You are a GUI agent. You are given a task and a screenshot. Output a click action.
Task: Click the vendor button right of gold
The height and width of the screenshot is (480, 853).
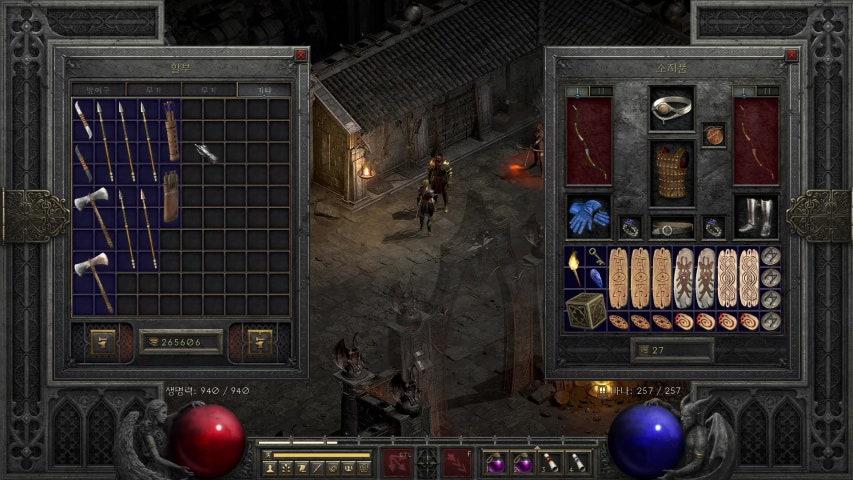click(x=259, y=342)
